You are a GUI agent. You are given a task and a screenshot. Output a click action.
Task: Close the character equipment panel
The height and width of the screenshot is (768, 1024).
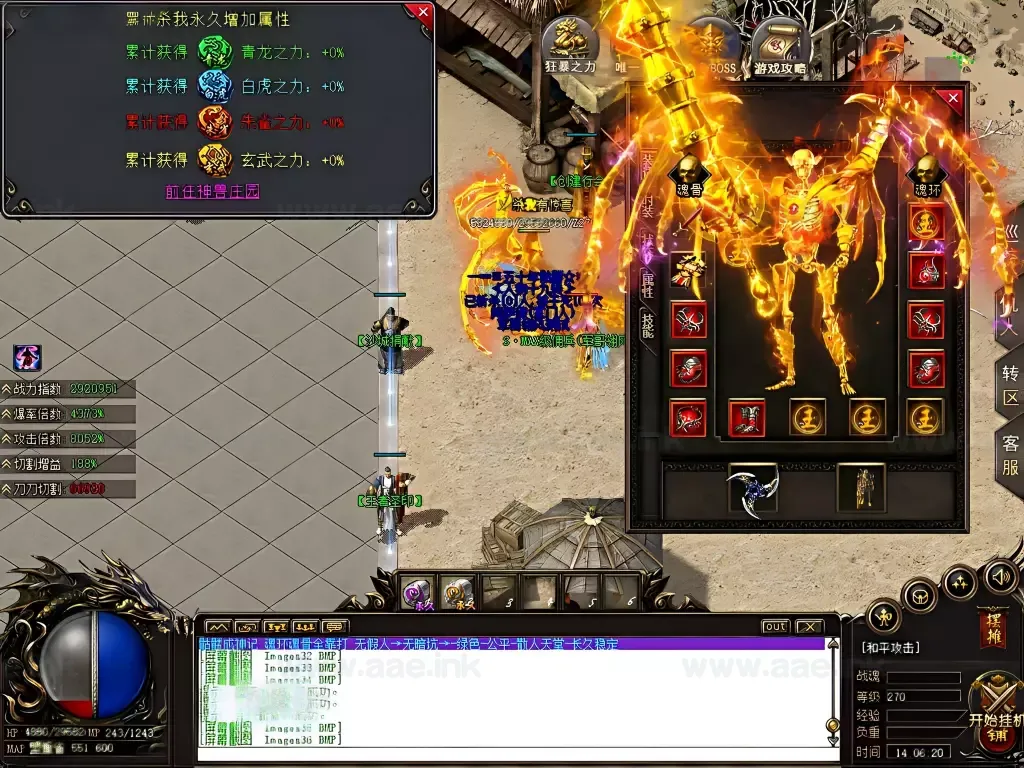coord(952,98)
